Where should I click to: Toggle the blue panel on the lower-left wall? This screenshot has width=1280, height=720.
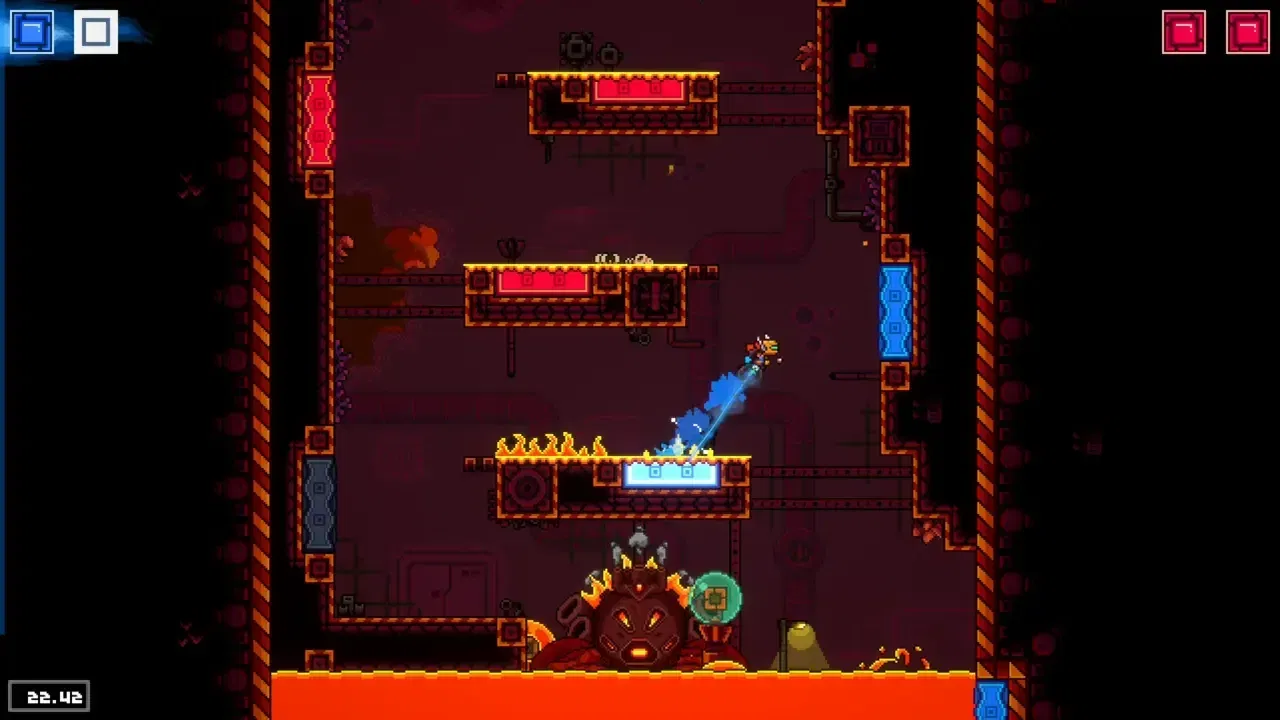pos(318,505)
